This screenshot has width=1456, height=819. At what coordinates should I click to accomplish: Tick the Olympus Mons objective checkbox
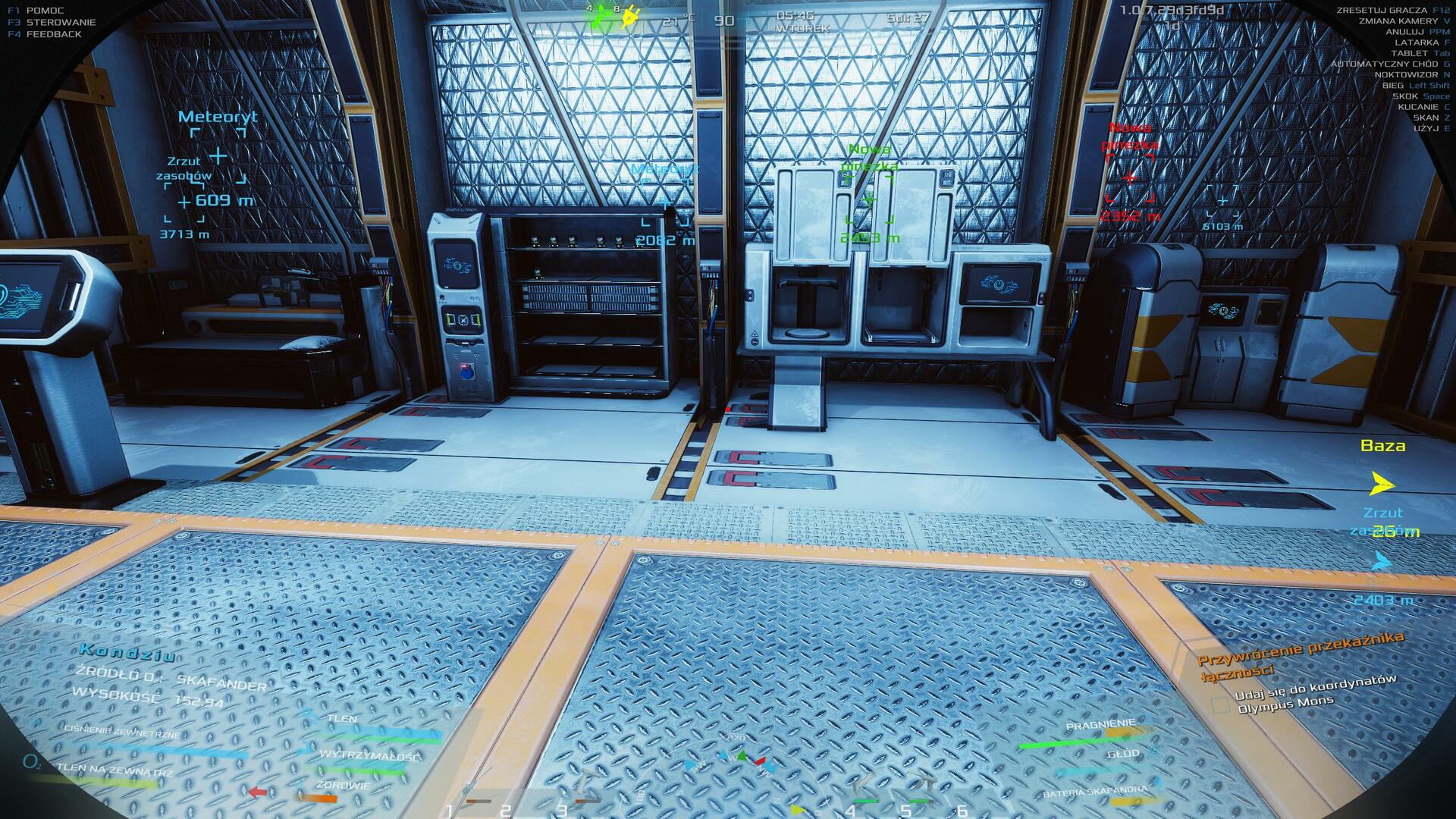1220,705
